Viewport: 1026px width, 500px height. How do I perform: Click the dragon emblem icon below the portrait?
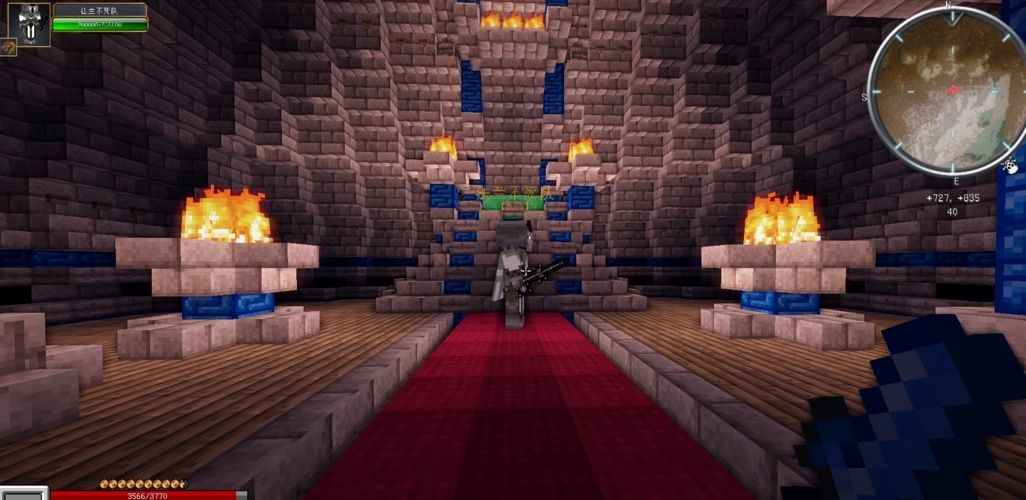[x=8, y=47]
